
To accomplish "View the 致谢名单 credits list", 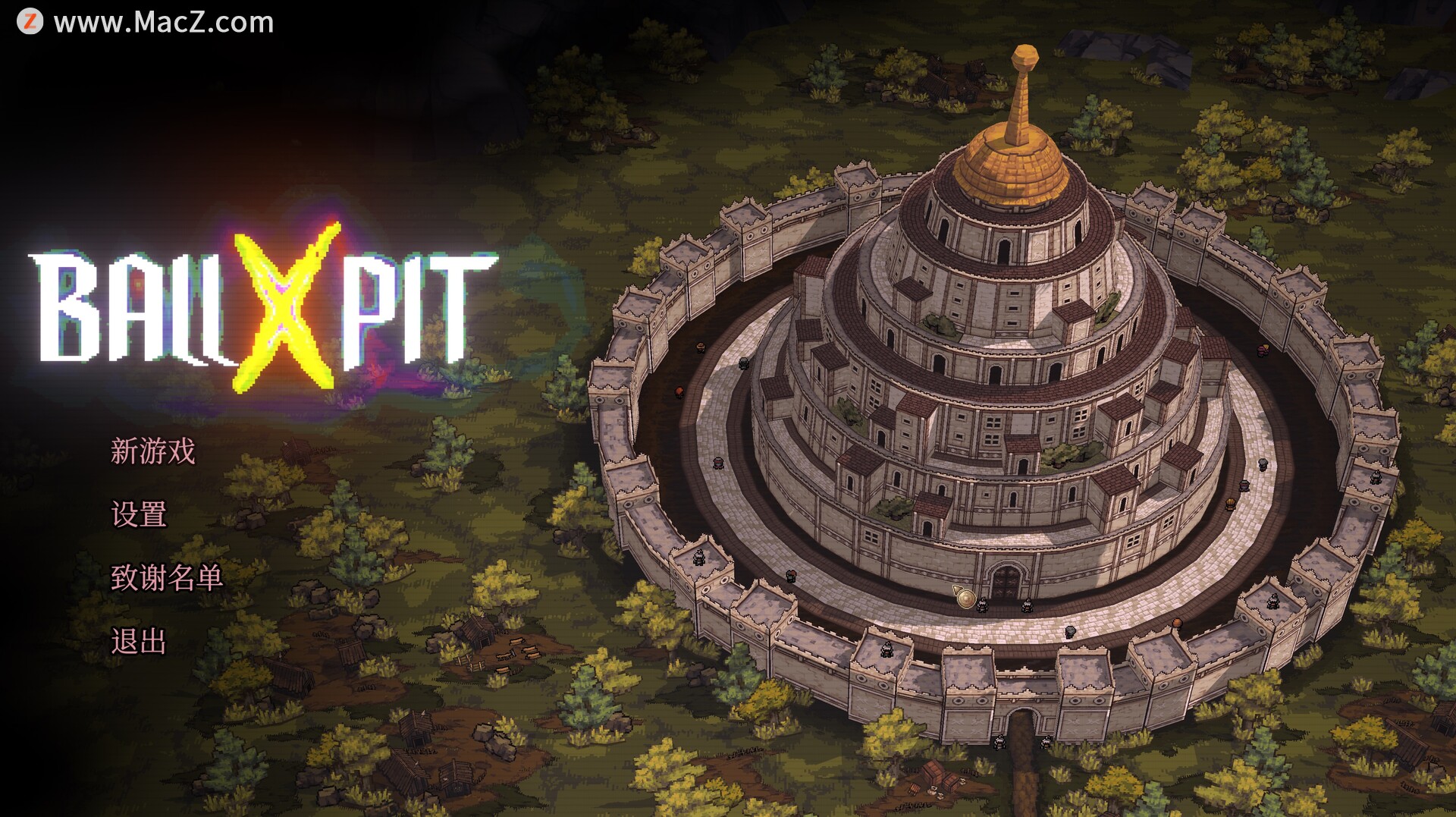I will (166, 578).
